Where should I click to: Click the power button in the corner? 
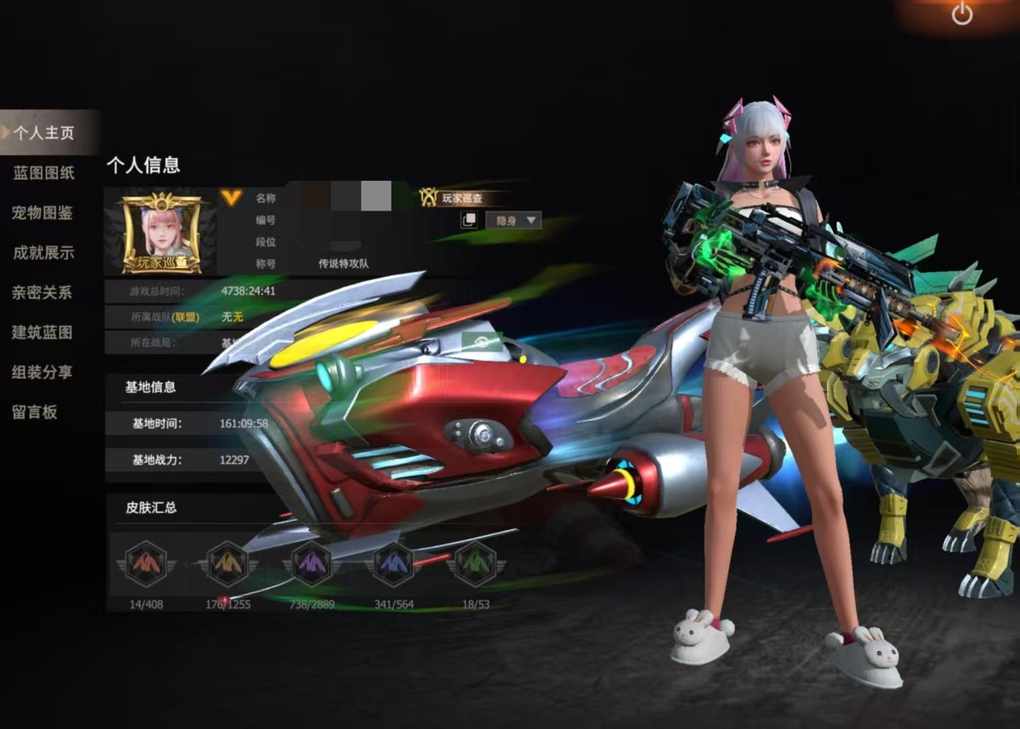point(962,14)
